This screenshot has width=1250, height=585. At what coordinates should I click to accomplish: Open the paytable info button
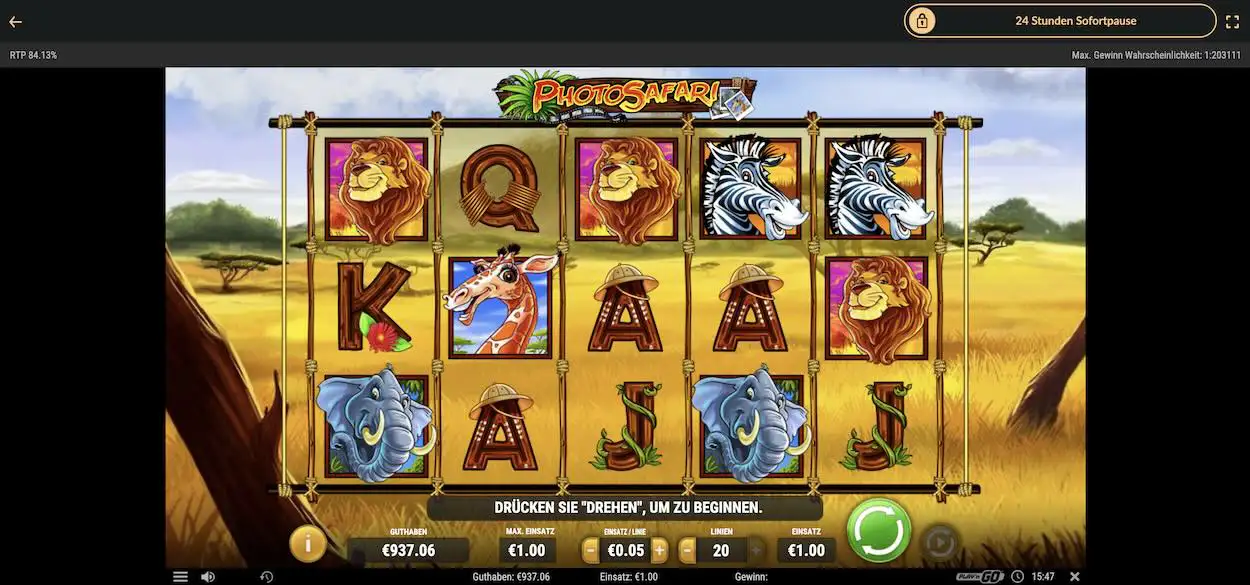point(308,543)
